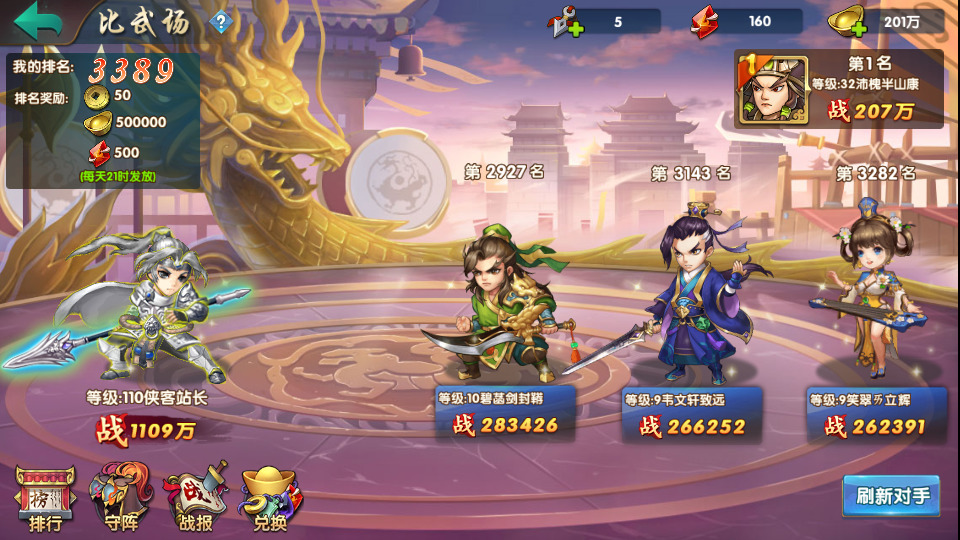Refresh opponents with 刷新对手

click(892, 496)
